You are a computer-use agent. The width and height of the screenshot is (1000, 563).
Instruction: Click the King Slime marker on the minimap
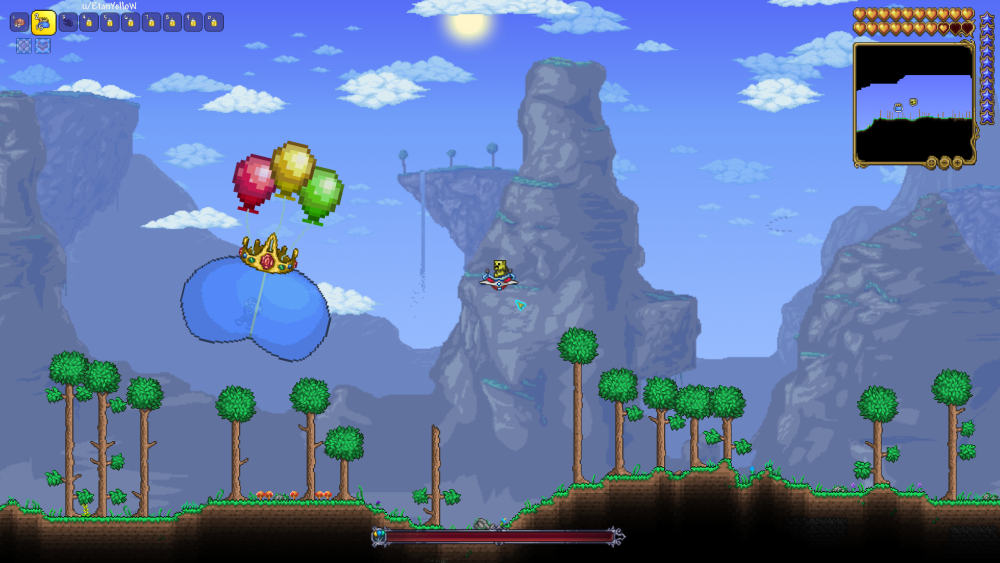[898, 107]
